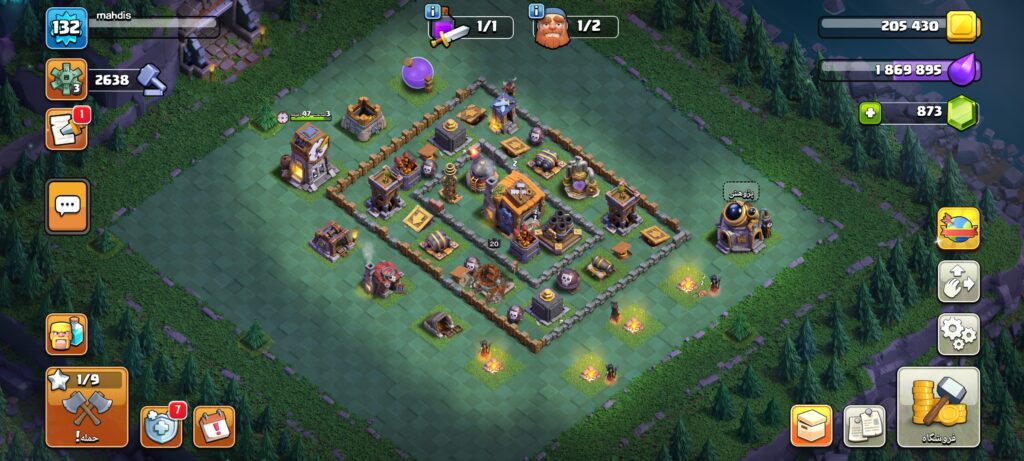Open the orange storage box button
Screen dimensions: 1024x461
811,425
